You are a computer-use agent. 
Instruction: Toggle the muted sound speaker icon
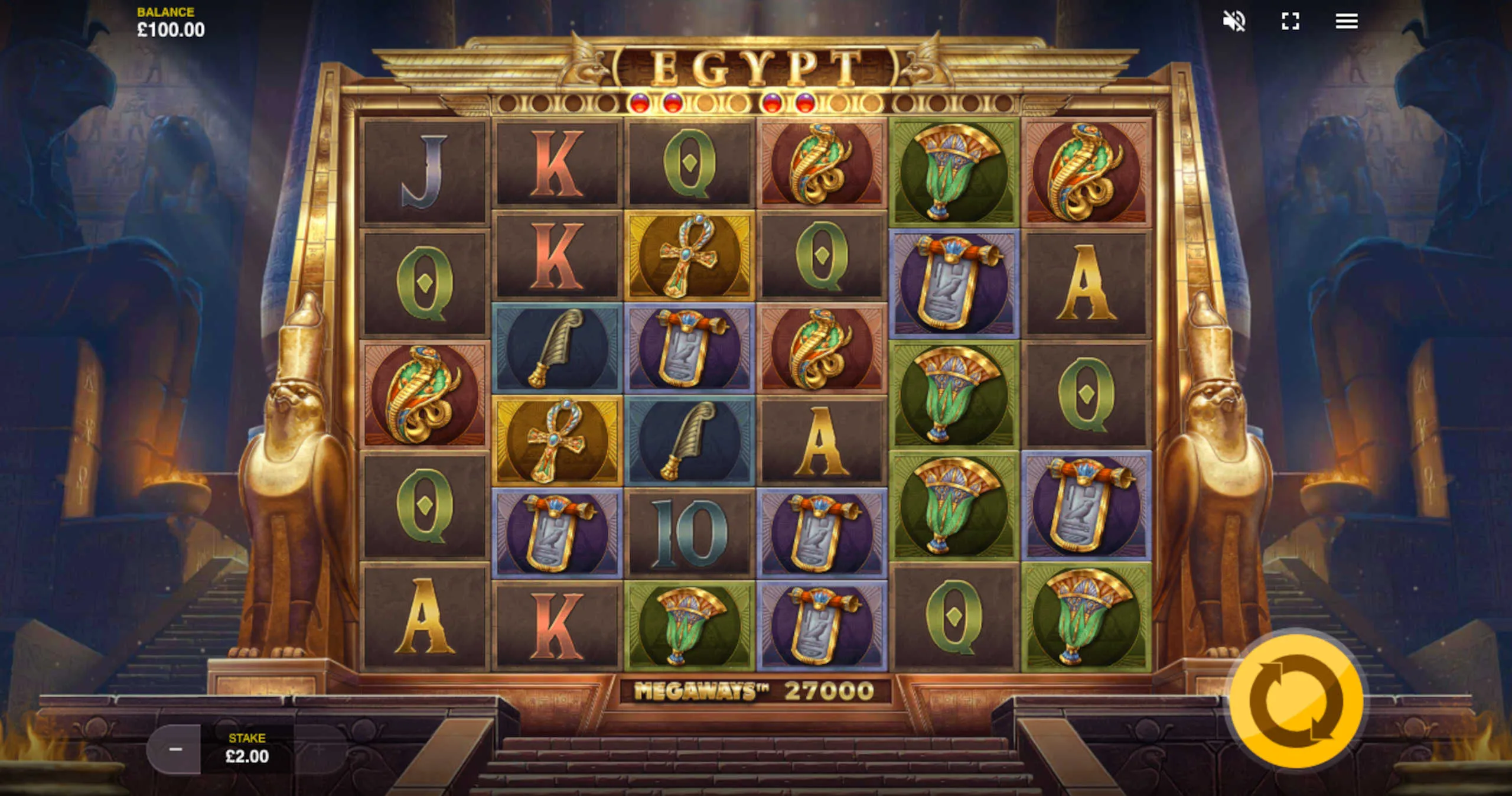[1234, 22]
